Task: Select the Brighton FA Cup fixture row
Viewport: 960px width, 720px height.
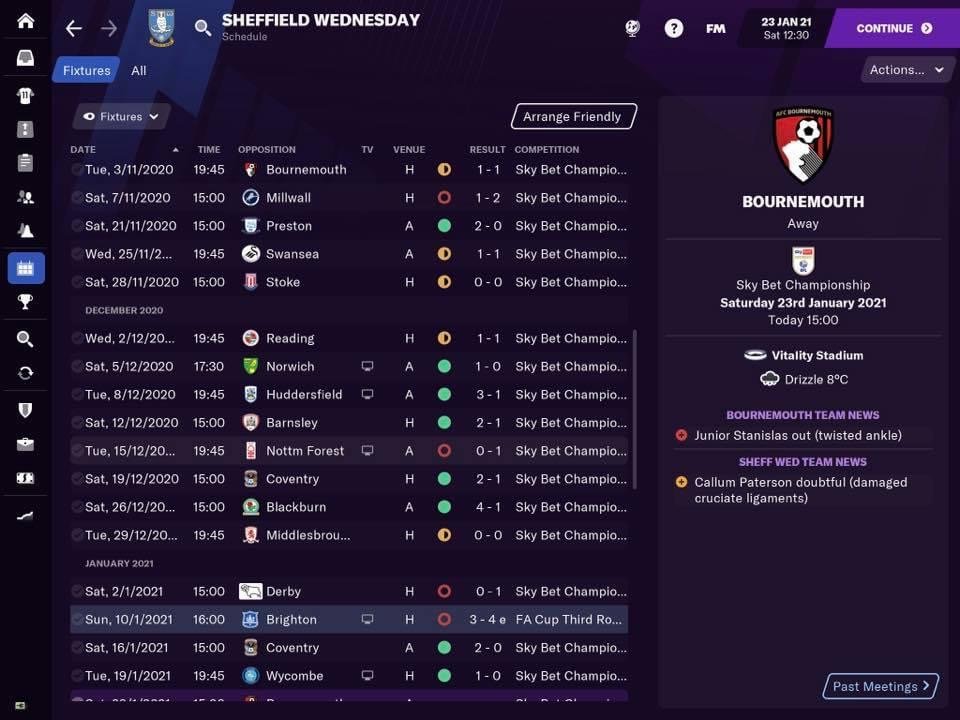Action: [x=349, y=620]
